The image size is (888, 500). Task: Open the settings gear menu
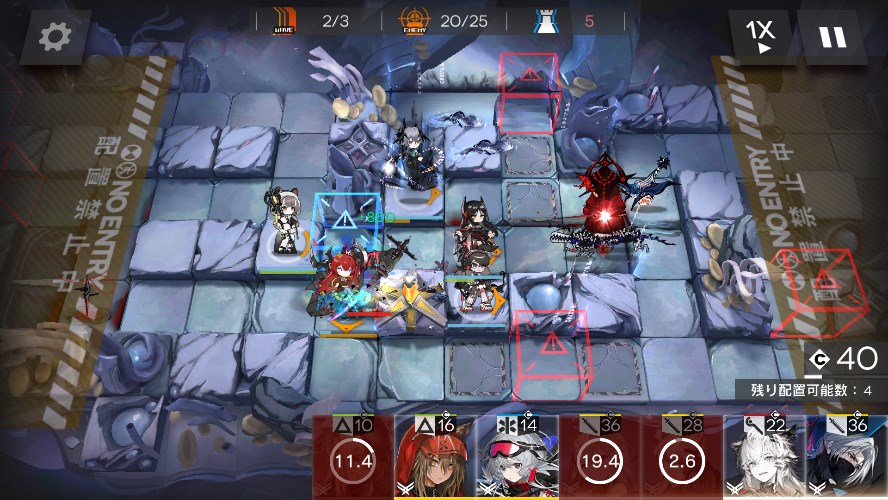51,37
